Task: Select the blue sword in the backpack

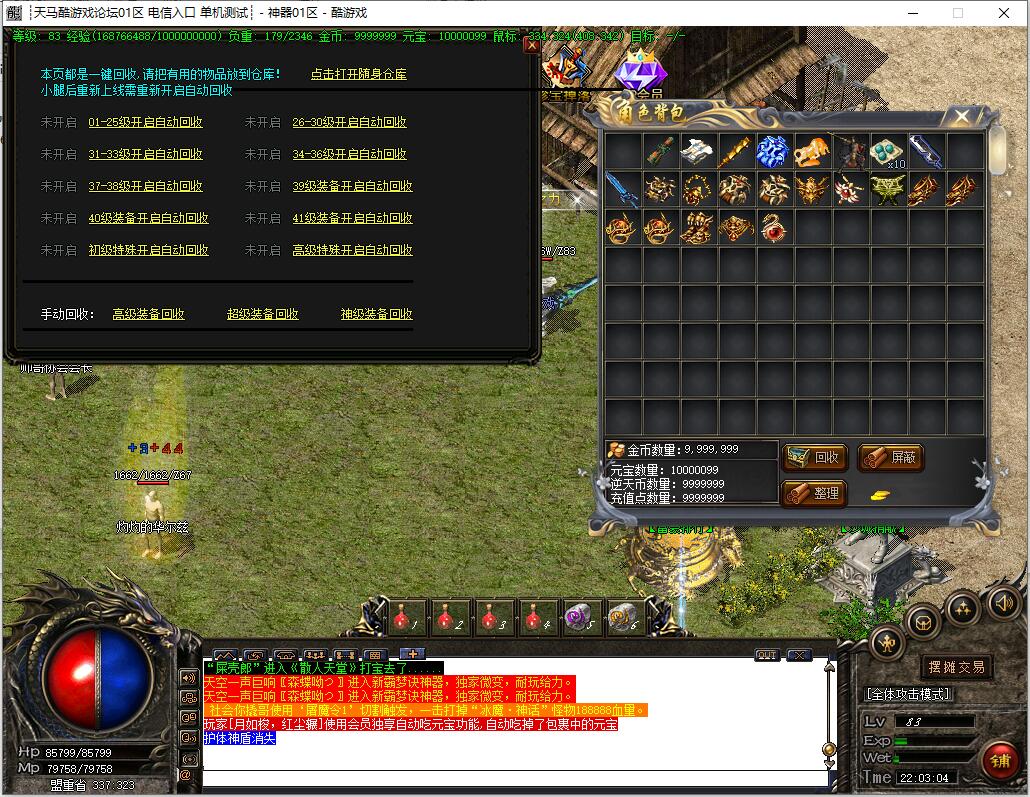Action: pos(622,190)
